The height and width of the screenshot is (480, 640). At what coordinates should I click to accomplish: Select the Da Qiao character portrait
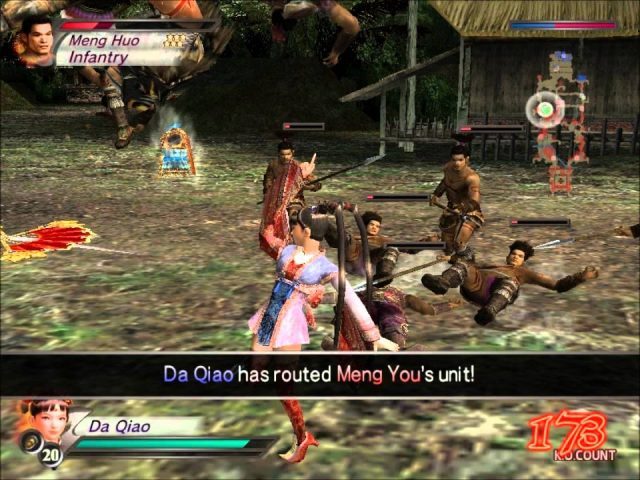[x=40, y=418]
